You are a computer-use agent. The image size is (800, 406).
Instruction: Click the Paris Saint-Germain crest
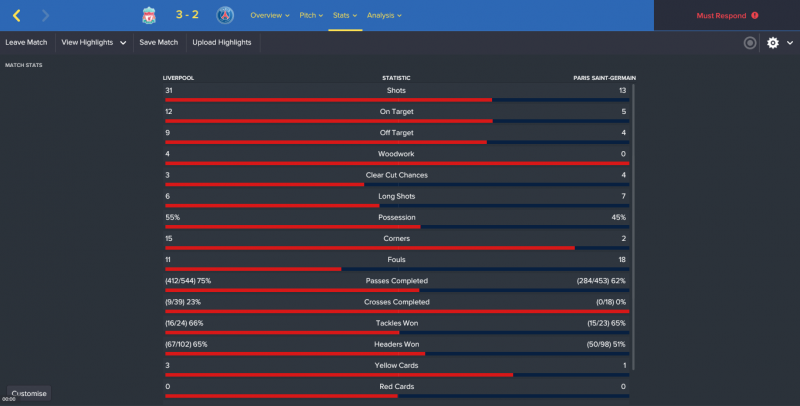pos(224,15)
